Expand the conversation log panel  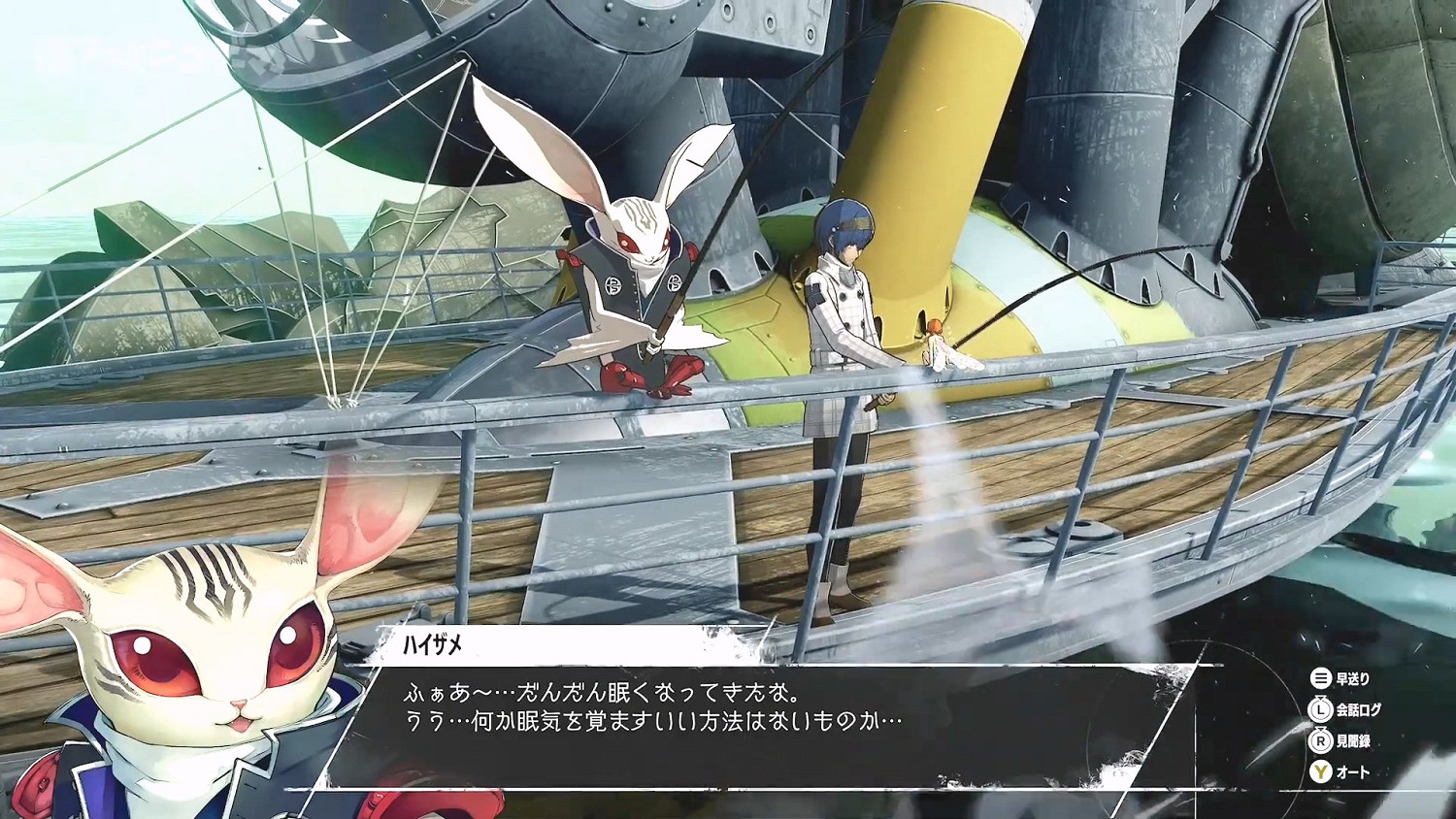click(x=1359, y=711)
